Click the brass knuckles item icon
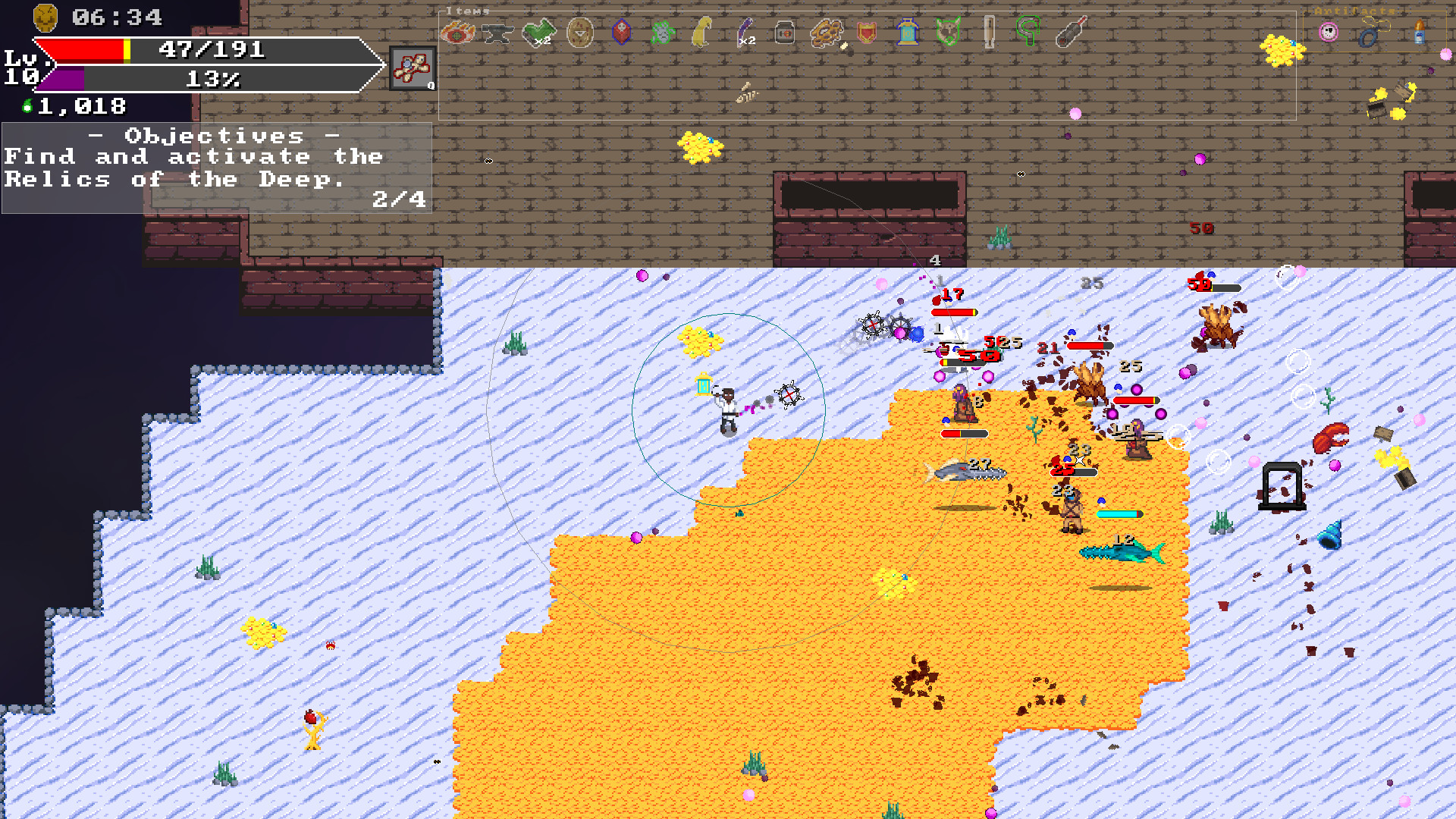Viewport: 1456px width, 819px height. (x=827, y=32)
